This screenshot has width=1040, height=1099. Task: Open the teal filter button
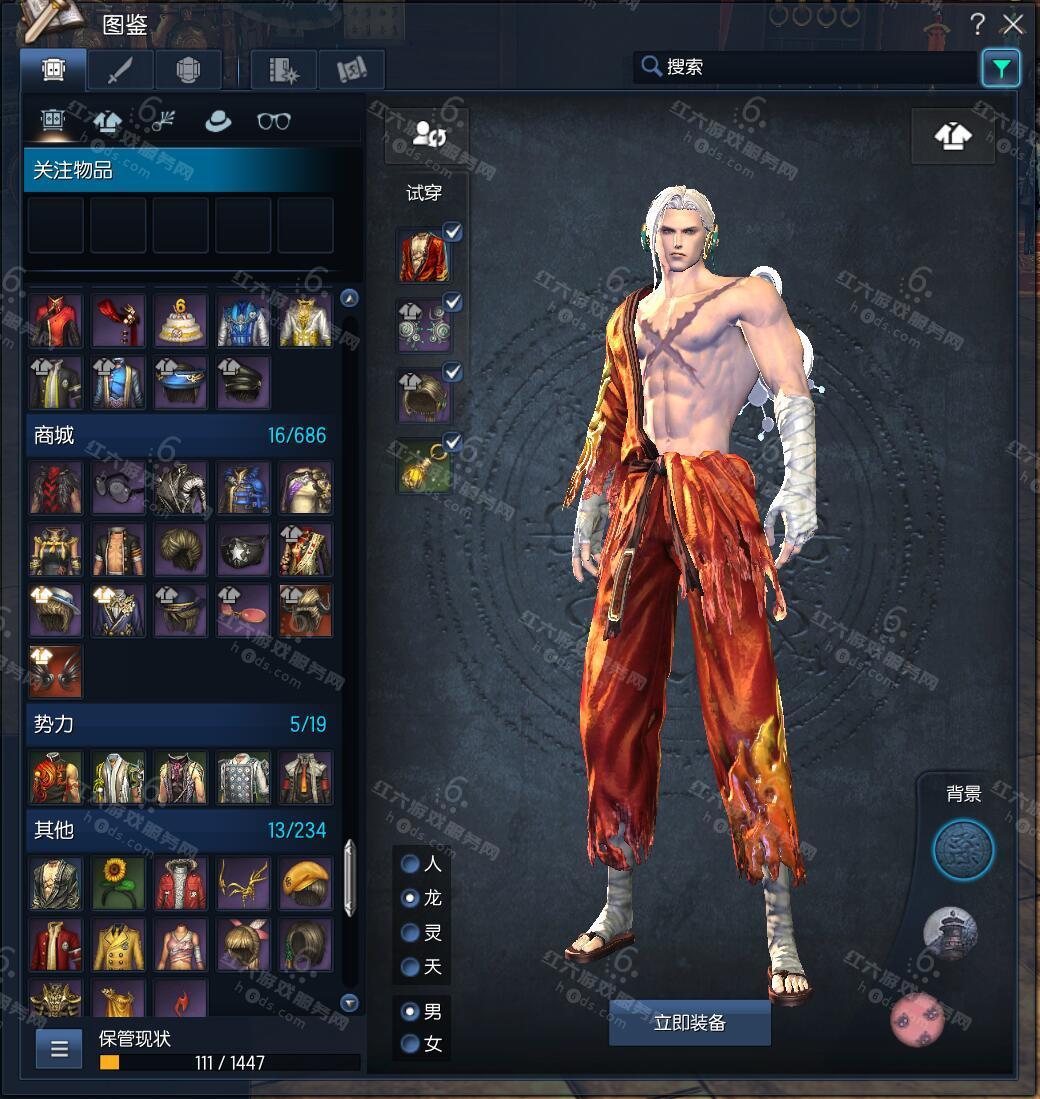point(1001,68)
